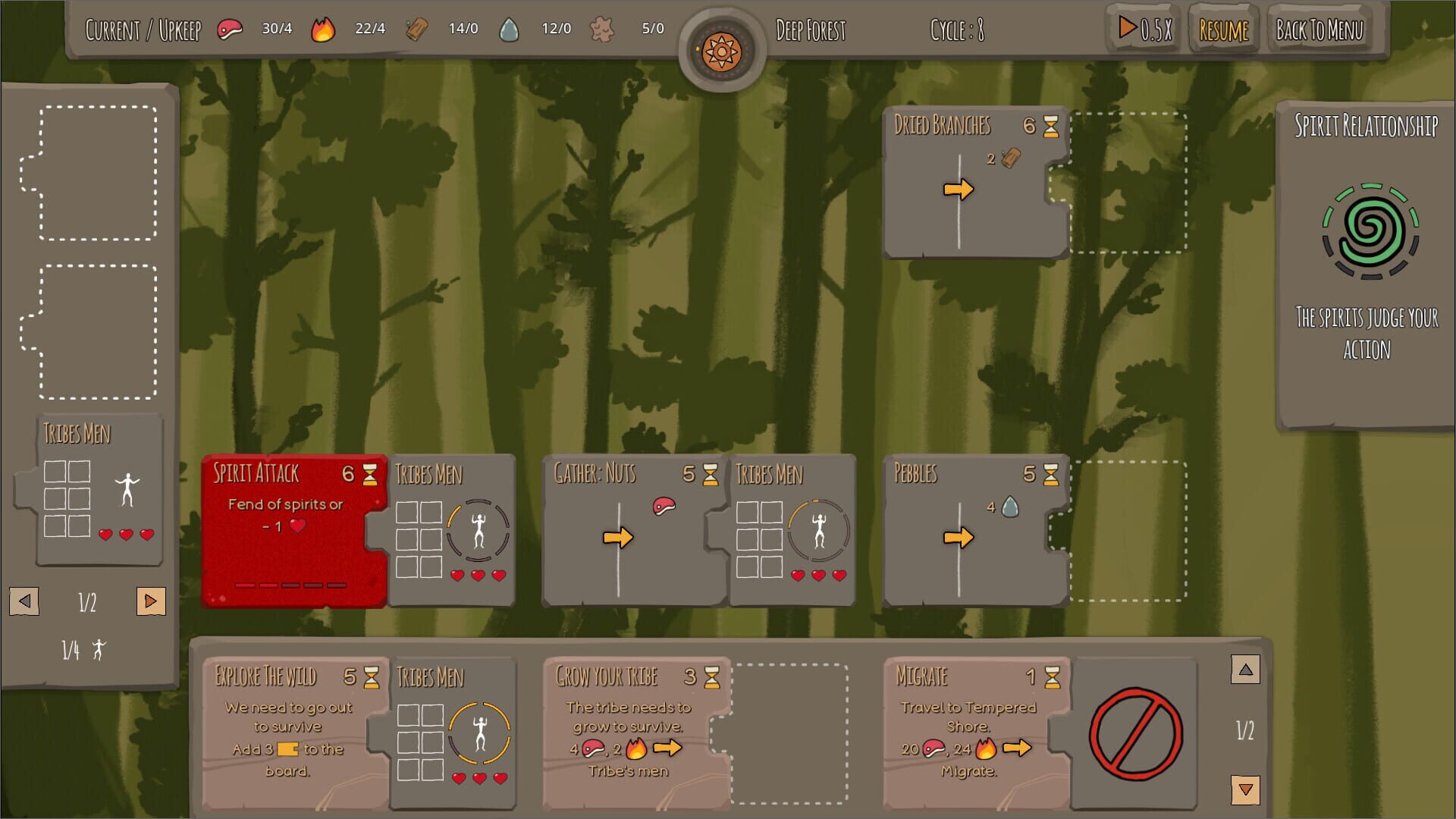Open the sun medallion at top center
Viewport: 1456px width, 819px height.
(721, 52)
